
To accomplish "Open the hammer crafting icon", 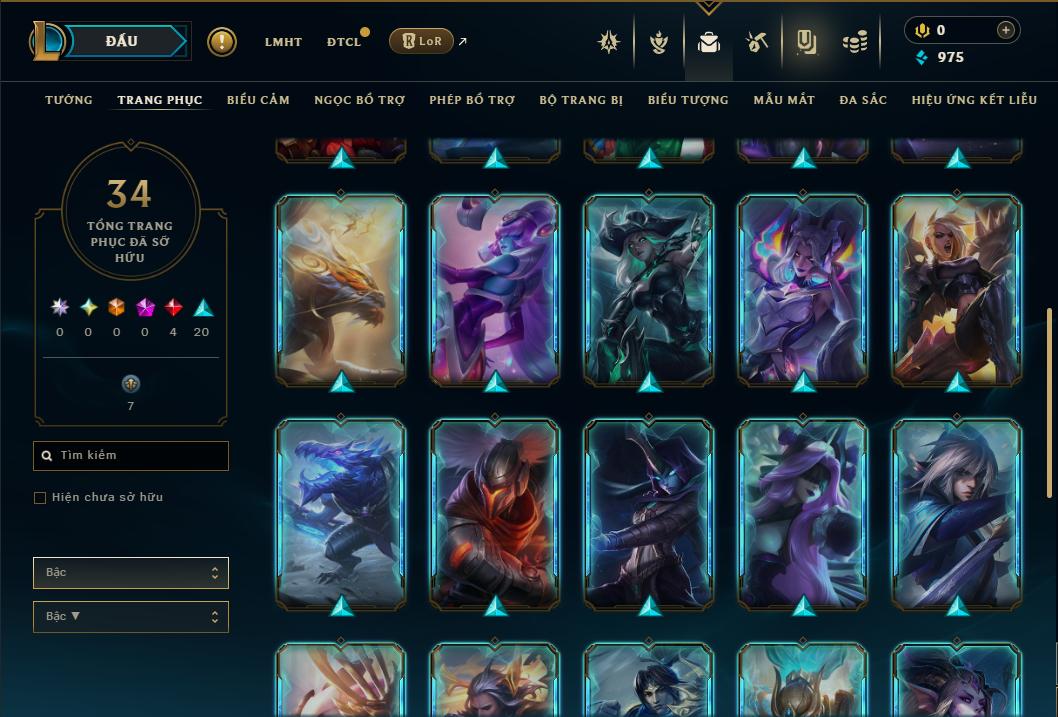I will click(756, 42).
